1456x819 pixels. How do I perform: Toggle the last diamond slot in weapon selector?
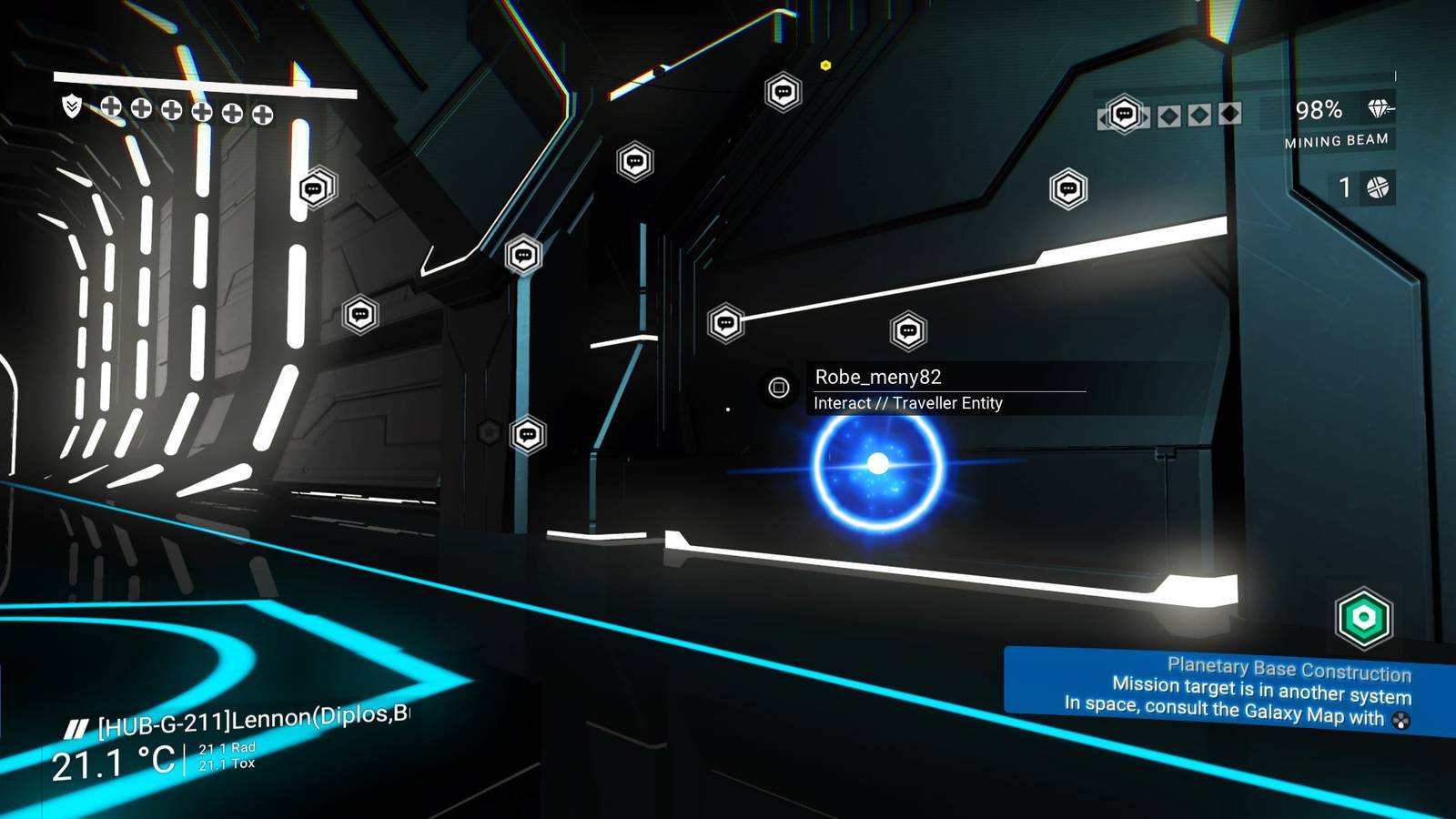(1230, 114)
